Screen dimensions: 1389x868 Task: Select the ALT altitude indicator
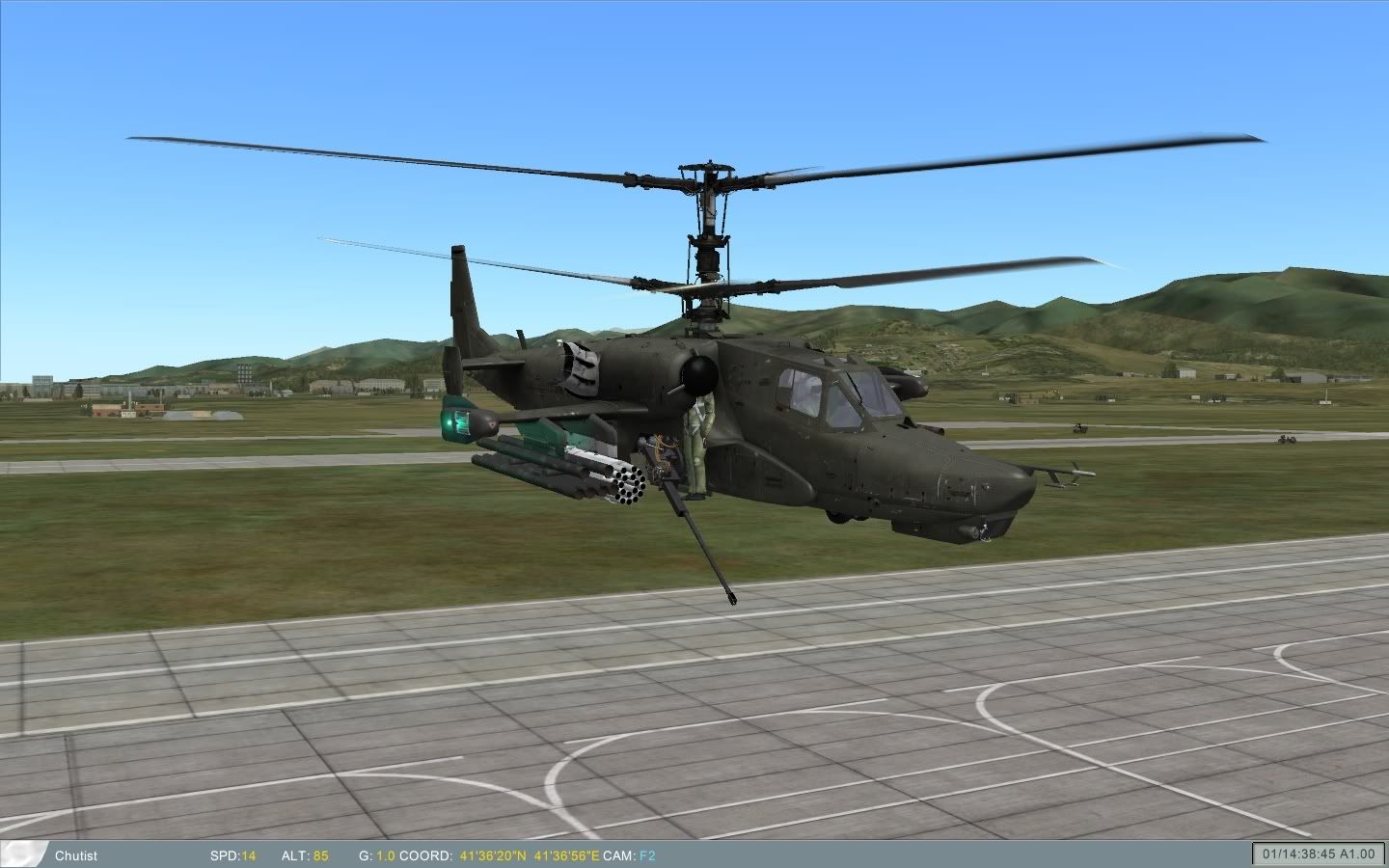303,855
